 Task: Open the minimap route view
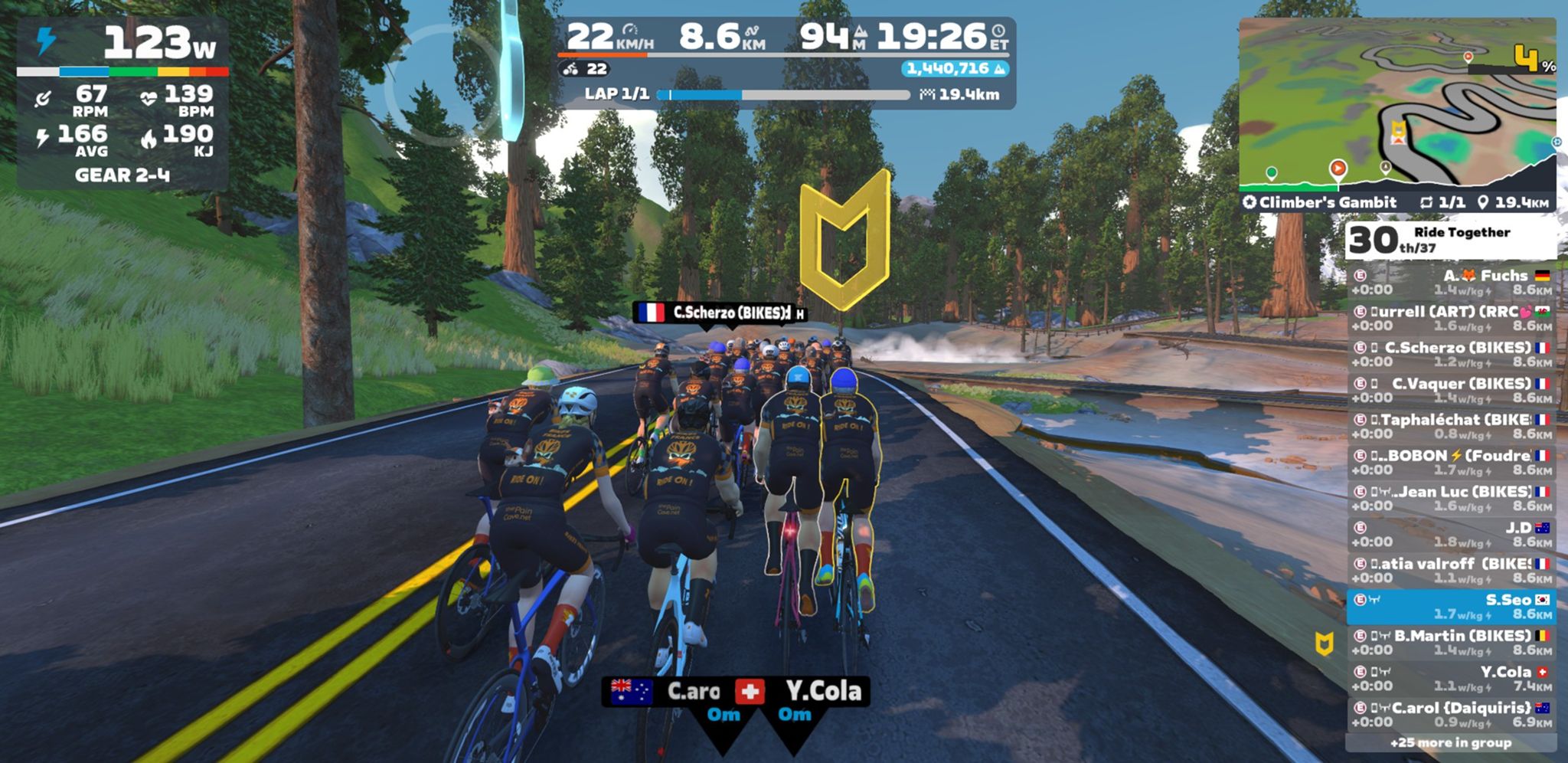tap(1397, 103)
